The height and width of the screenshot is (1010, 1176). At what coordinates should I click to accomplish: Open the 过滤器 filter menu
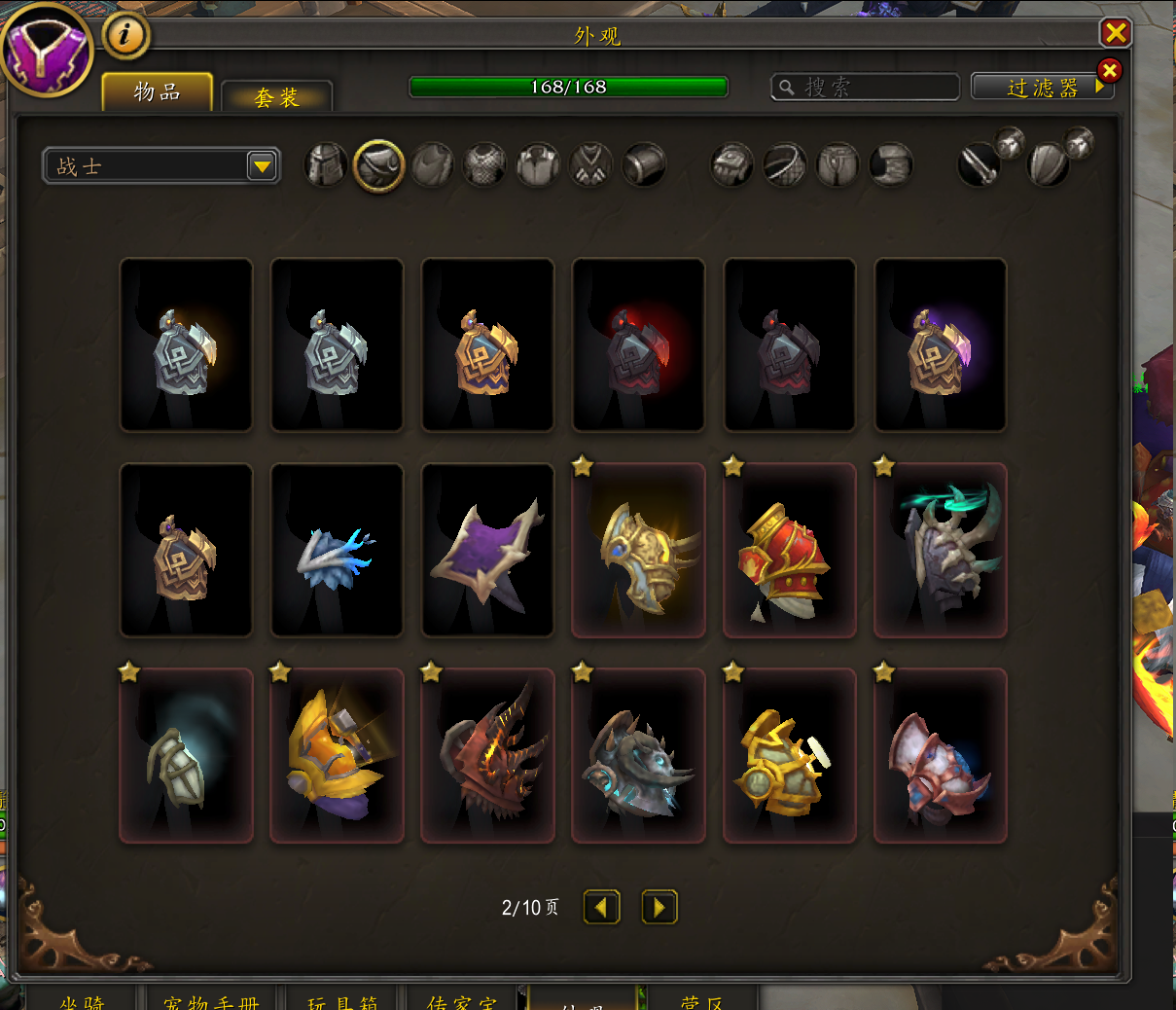coord(1043,88)
